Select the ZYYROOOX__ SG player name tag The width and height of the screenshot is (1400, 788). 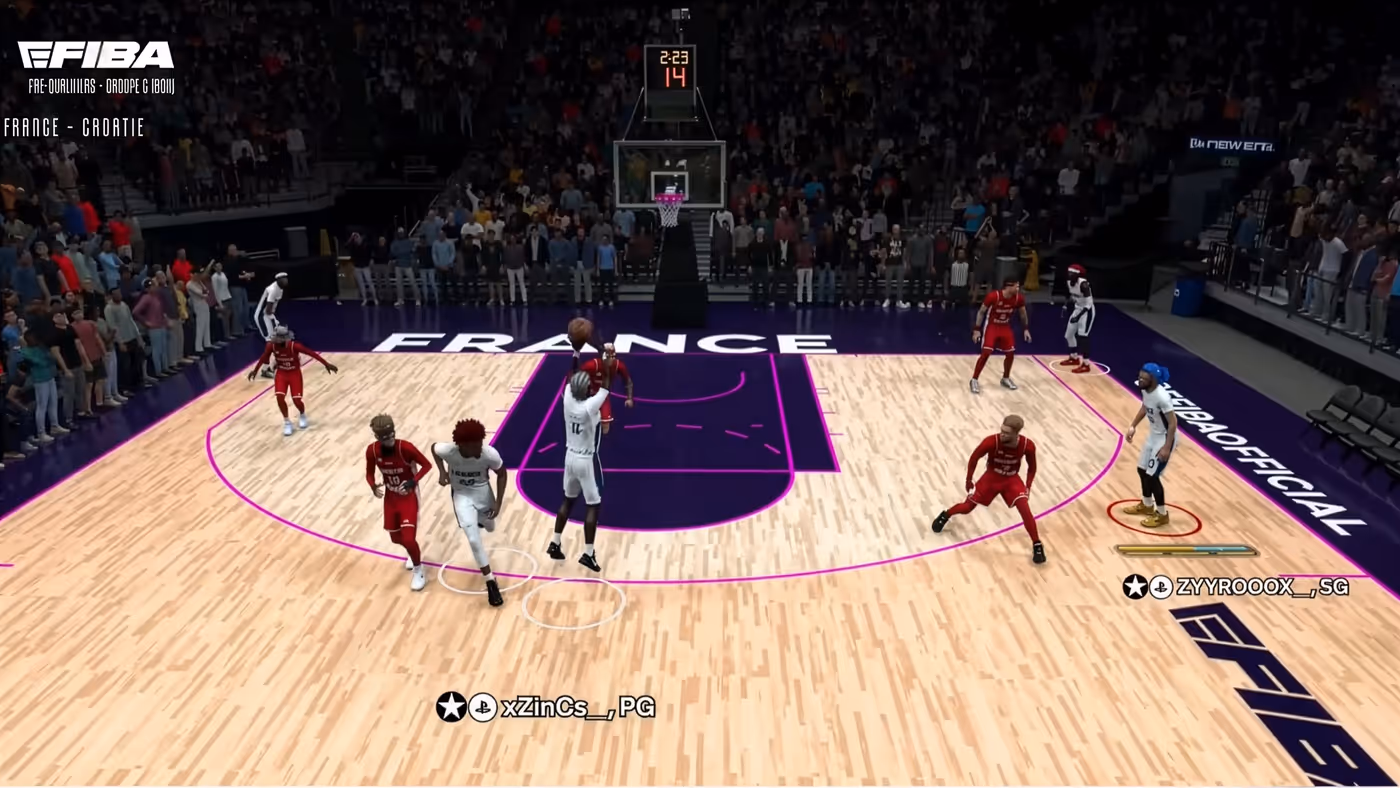[x=1236, y=587]
